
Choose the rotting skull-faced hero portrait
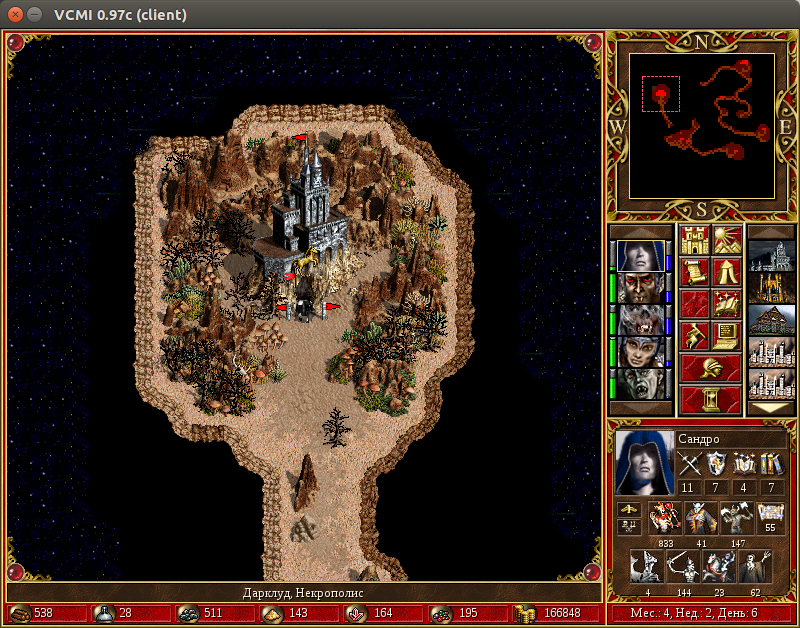click(x=639, y=320)
